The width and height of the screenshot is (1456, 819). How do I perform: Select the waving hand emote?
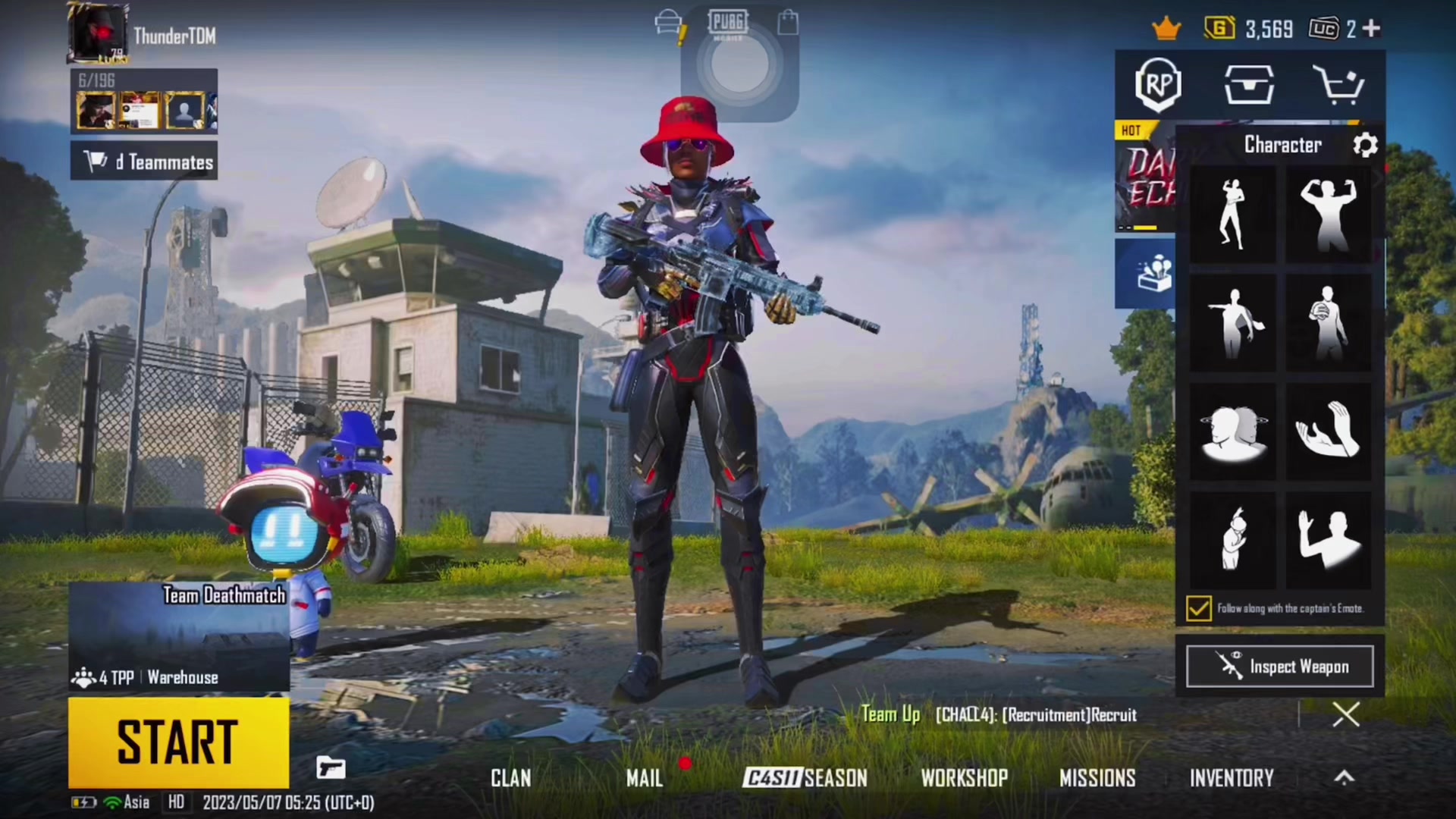coord(1328,539)
